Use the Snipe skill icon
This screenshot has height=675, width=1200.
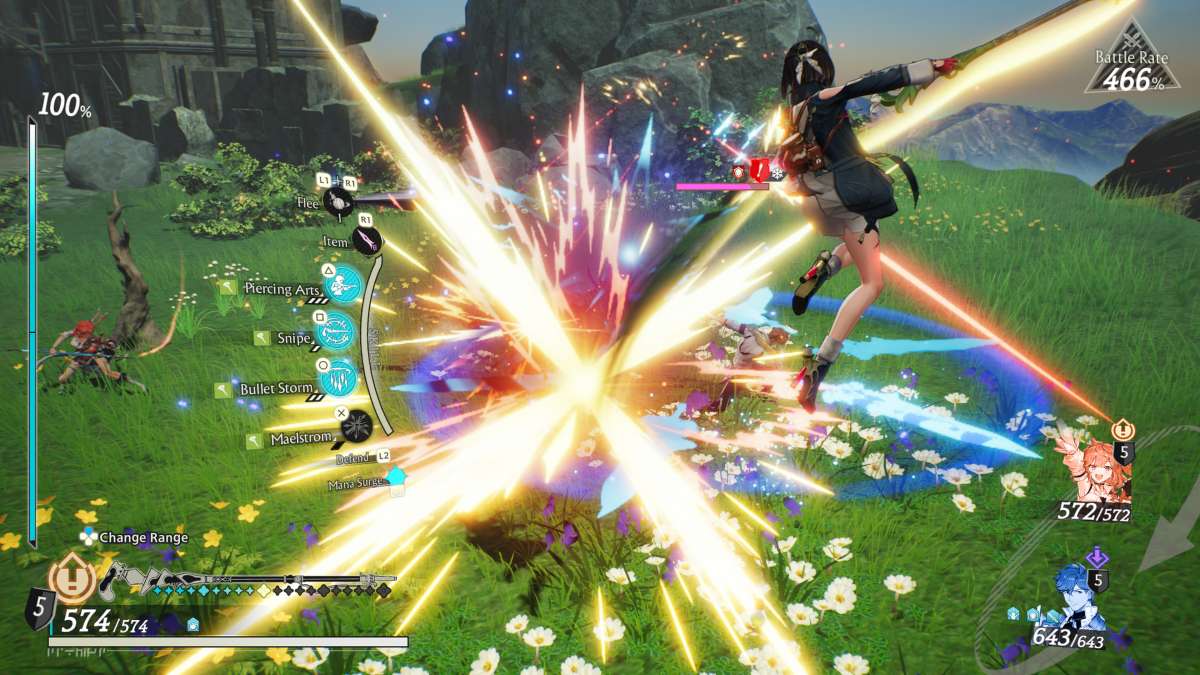tap(335, 330)
